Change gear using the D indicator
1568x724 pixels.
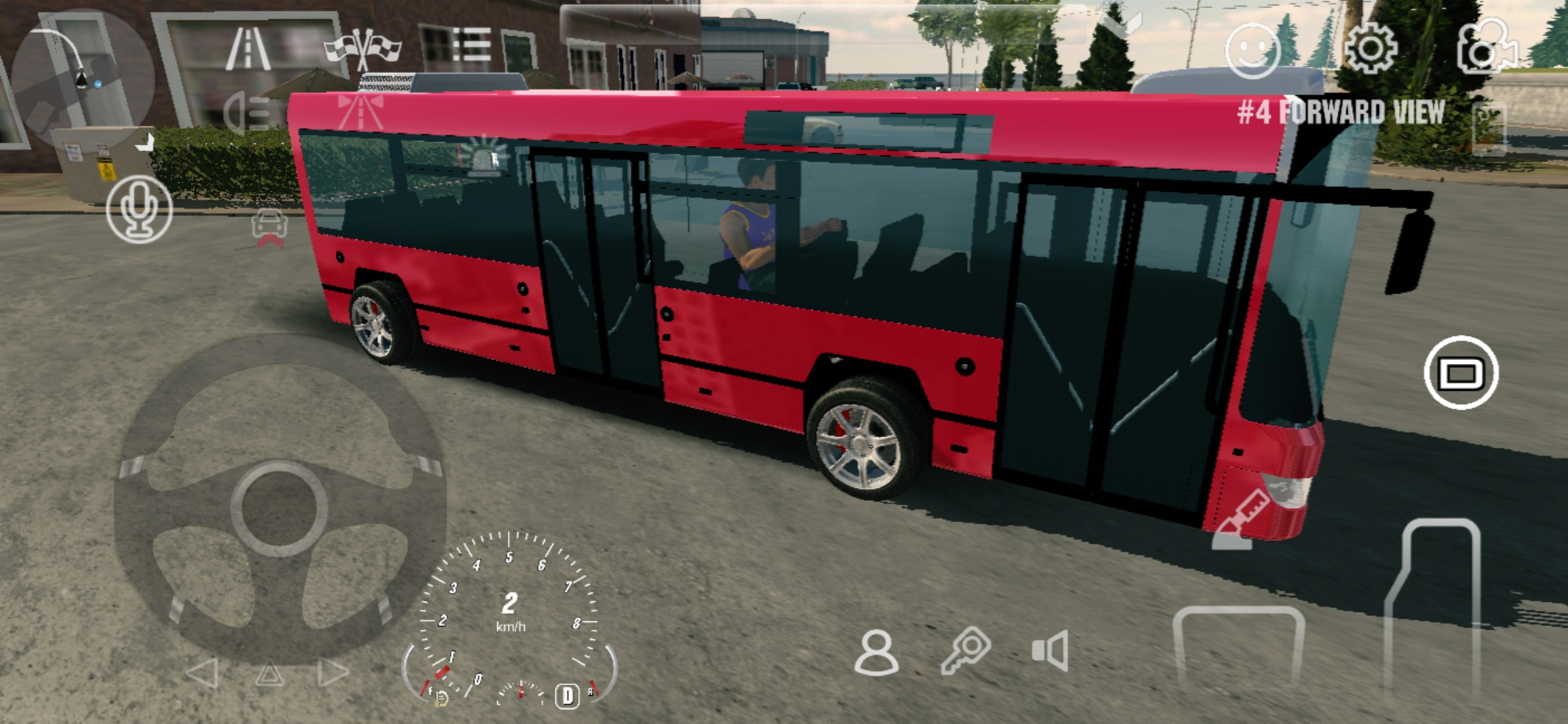(x=567, y=696)
